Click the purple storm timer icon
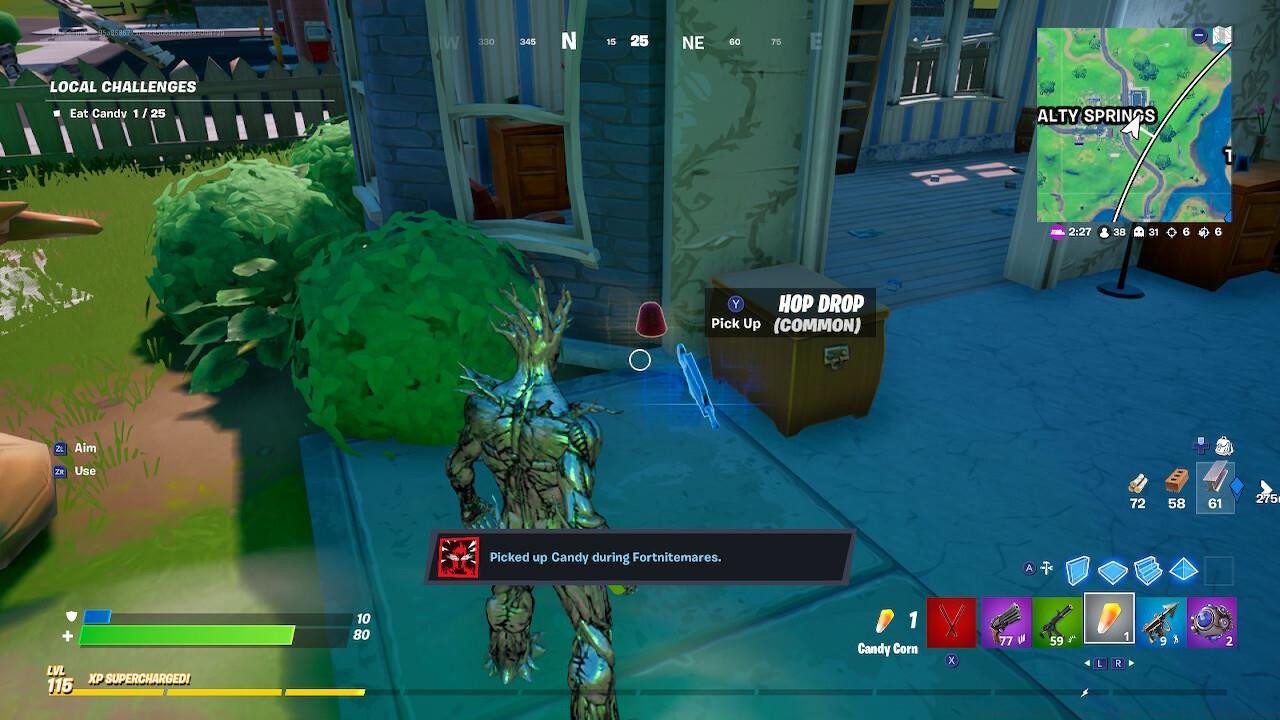This screenshot has height=720, width=1280. click(x=1057, y=232)
